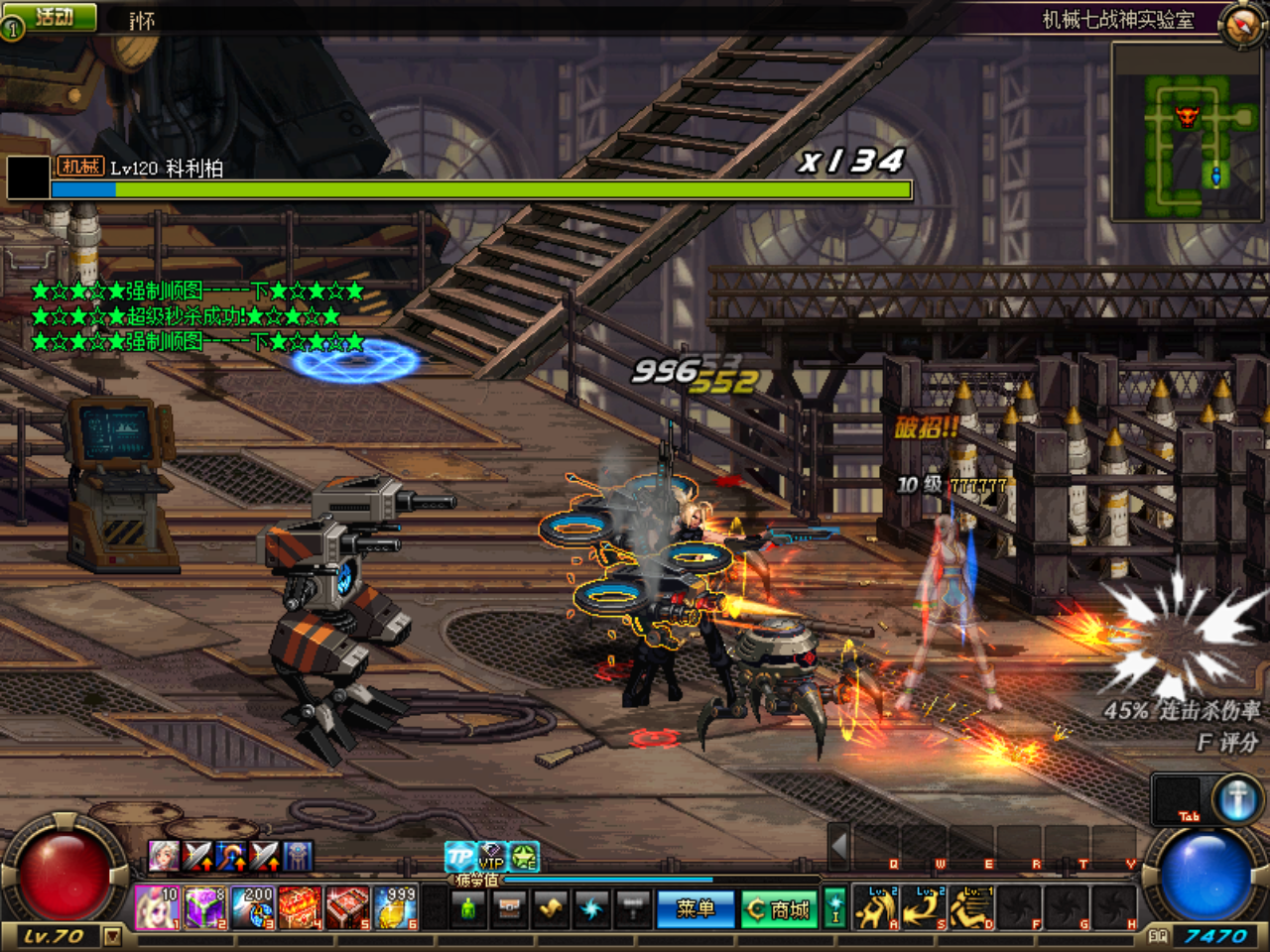
Task: Click the TP icon above the fatigue bar
Action: (x=459, y=856)
